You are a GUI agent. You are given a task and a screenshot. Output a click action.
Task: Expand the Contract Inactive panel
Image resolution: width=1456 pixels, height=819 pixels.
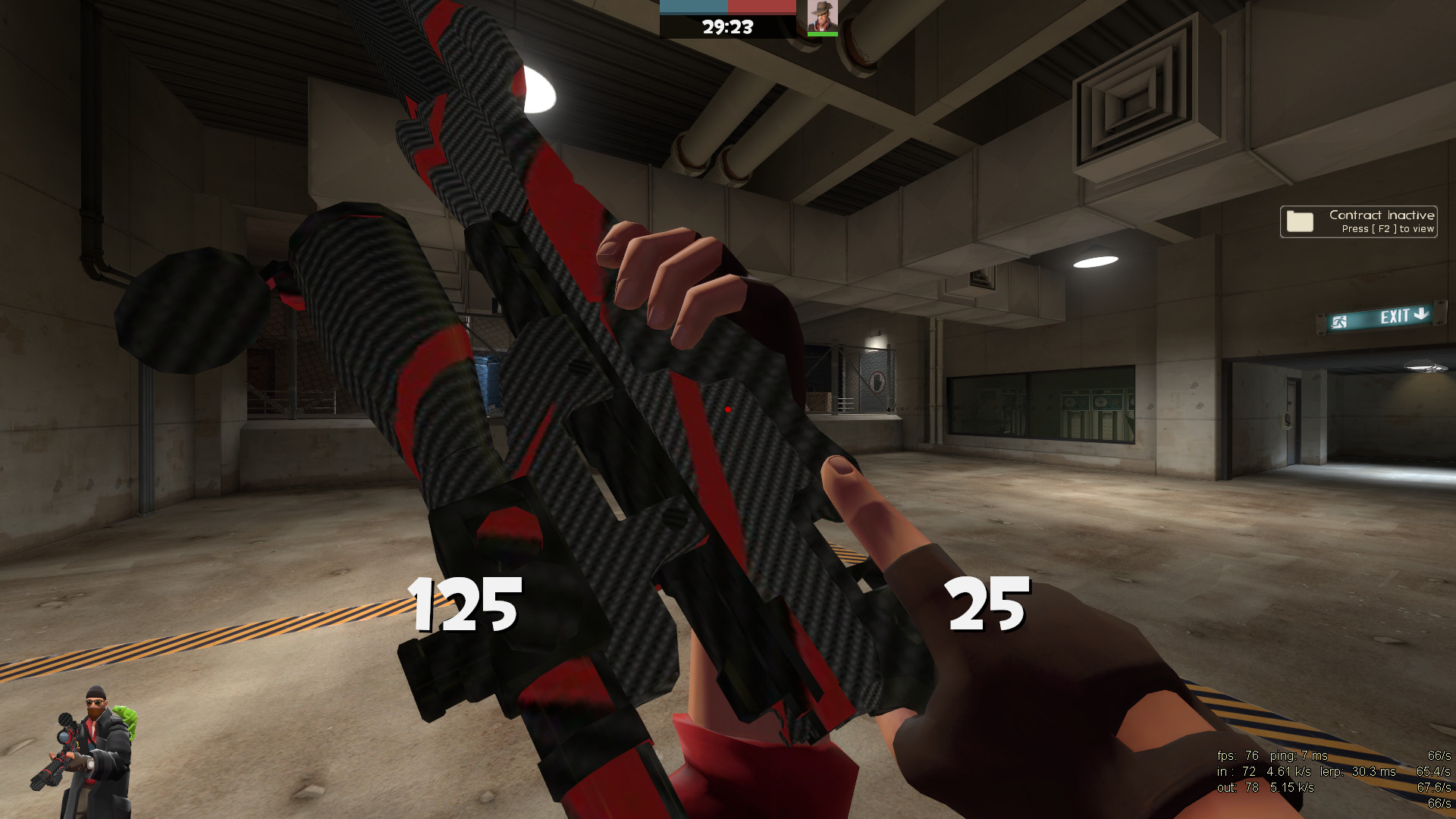(x=1357, y=221)
